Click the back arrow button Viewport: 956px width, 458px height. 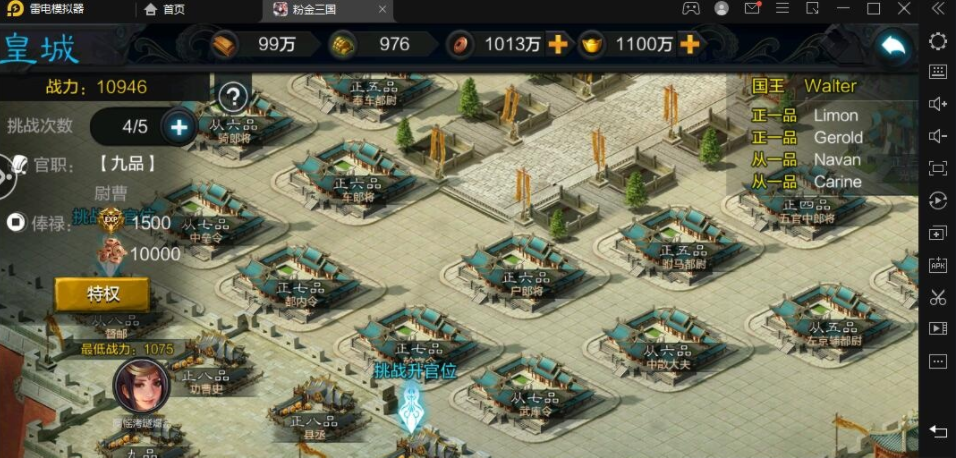892,45
